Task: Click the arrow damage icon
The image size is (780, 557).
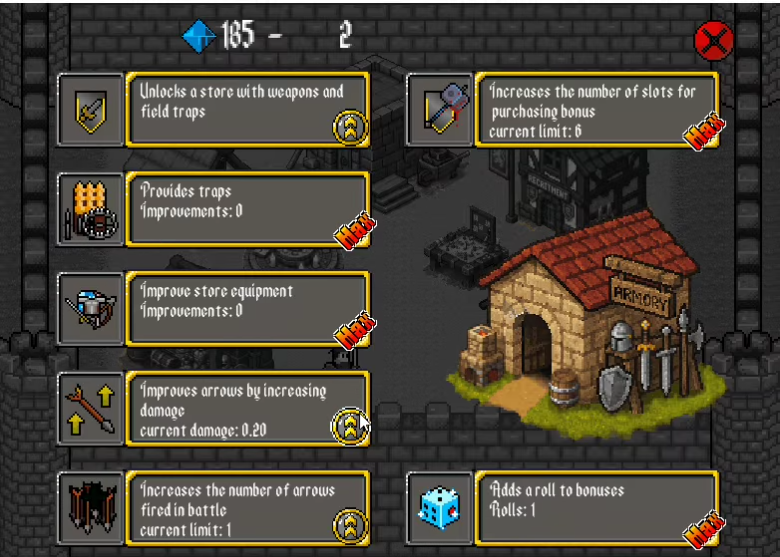Action: point(90,409)
